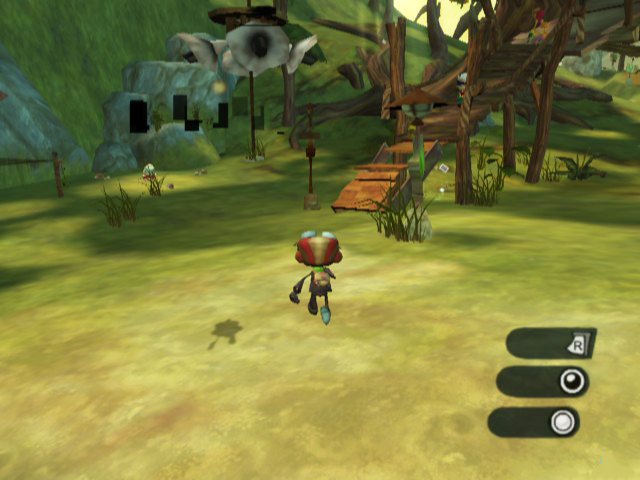Select the empty power slot marked R
The image size is (640, 480).
pos(551,344)
